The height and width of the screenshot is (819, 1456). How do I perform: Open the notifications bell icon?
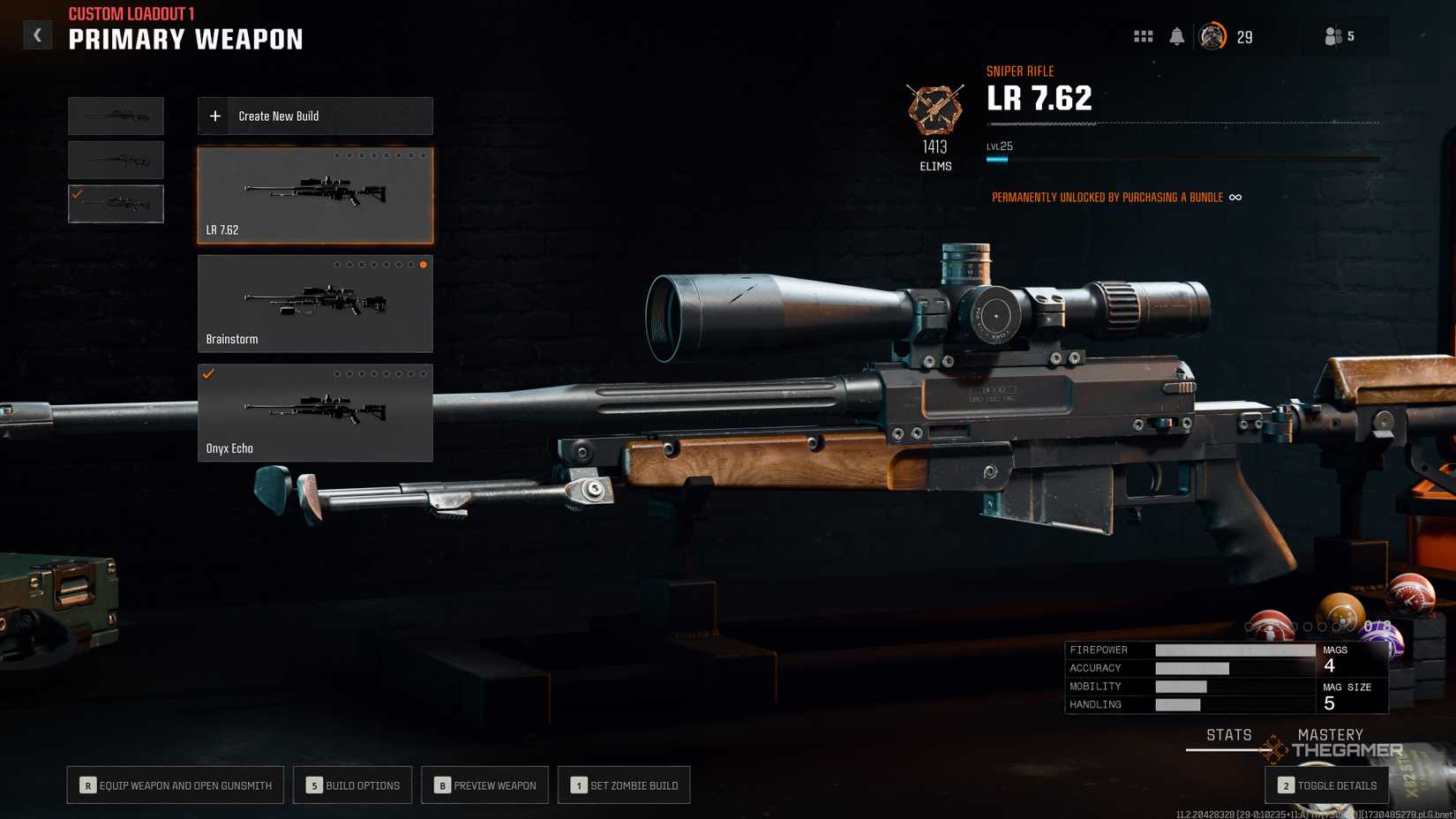[1178, 36]
